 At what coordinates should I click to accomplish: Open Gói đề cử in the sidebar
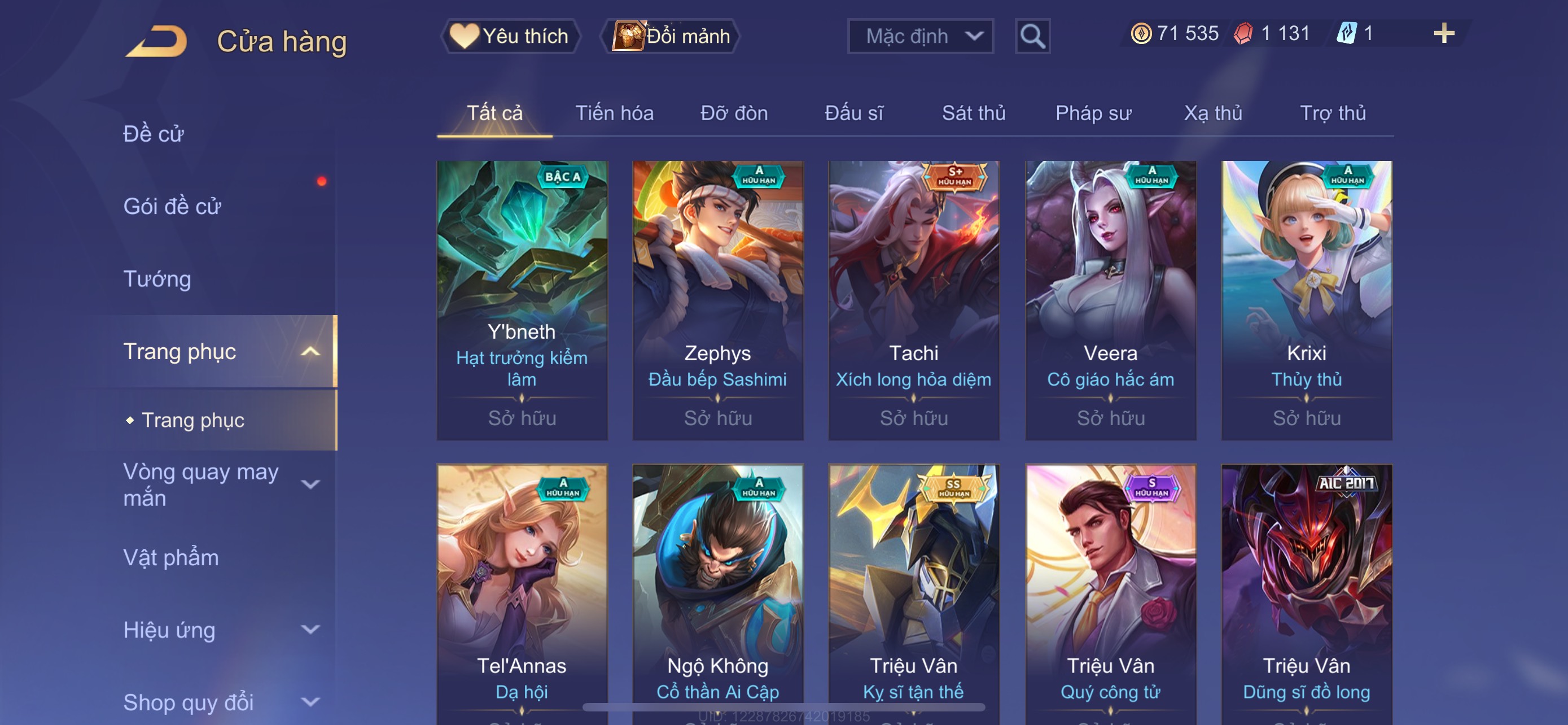point(172,206)
